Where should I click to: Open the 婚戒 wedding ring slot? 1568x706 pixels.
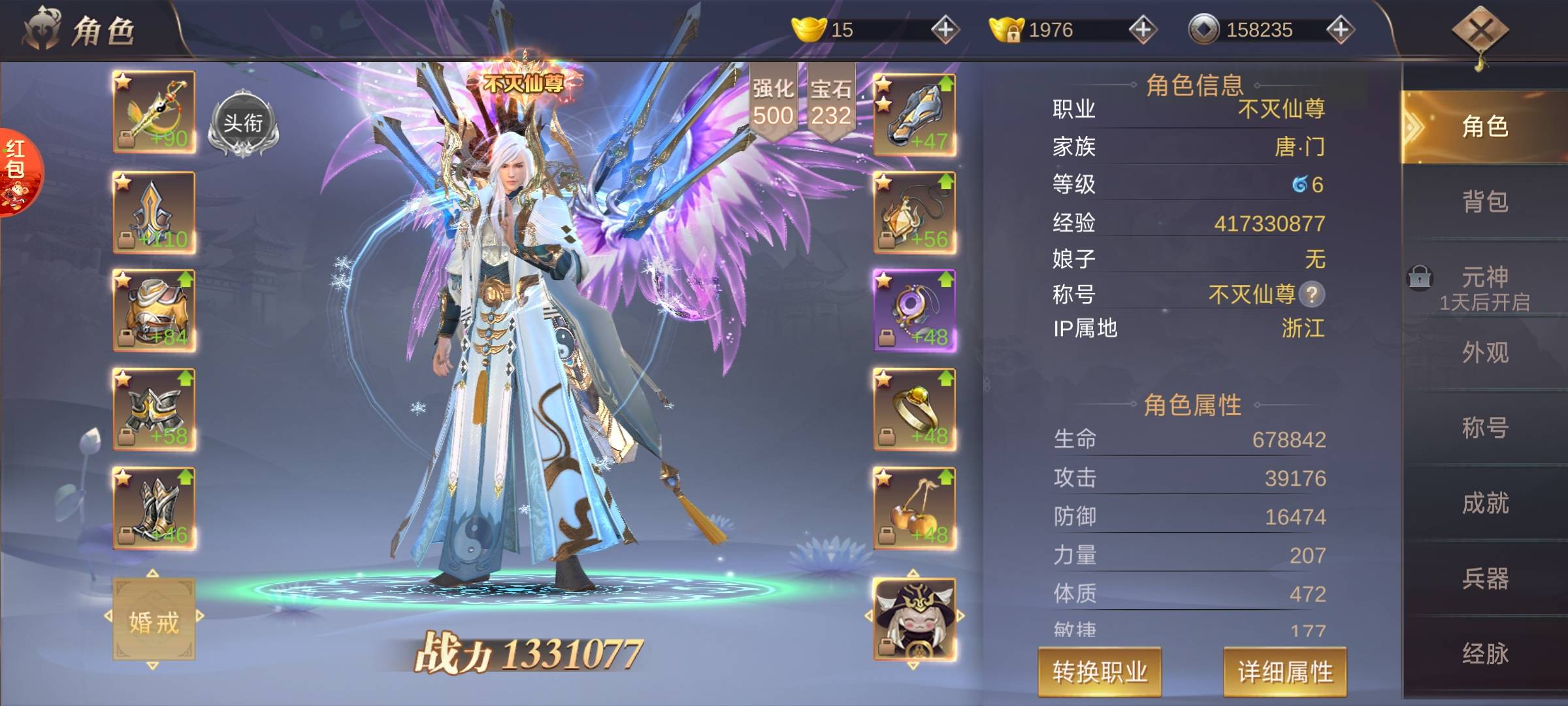(x=154, y=620)
